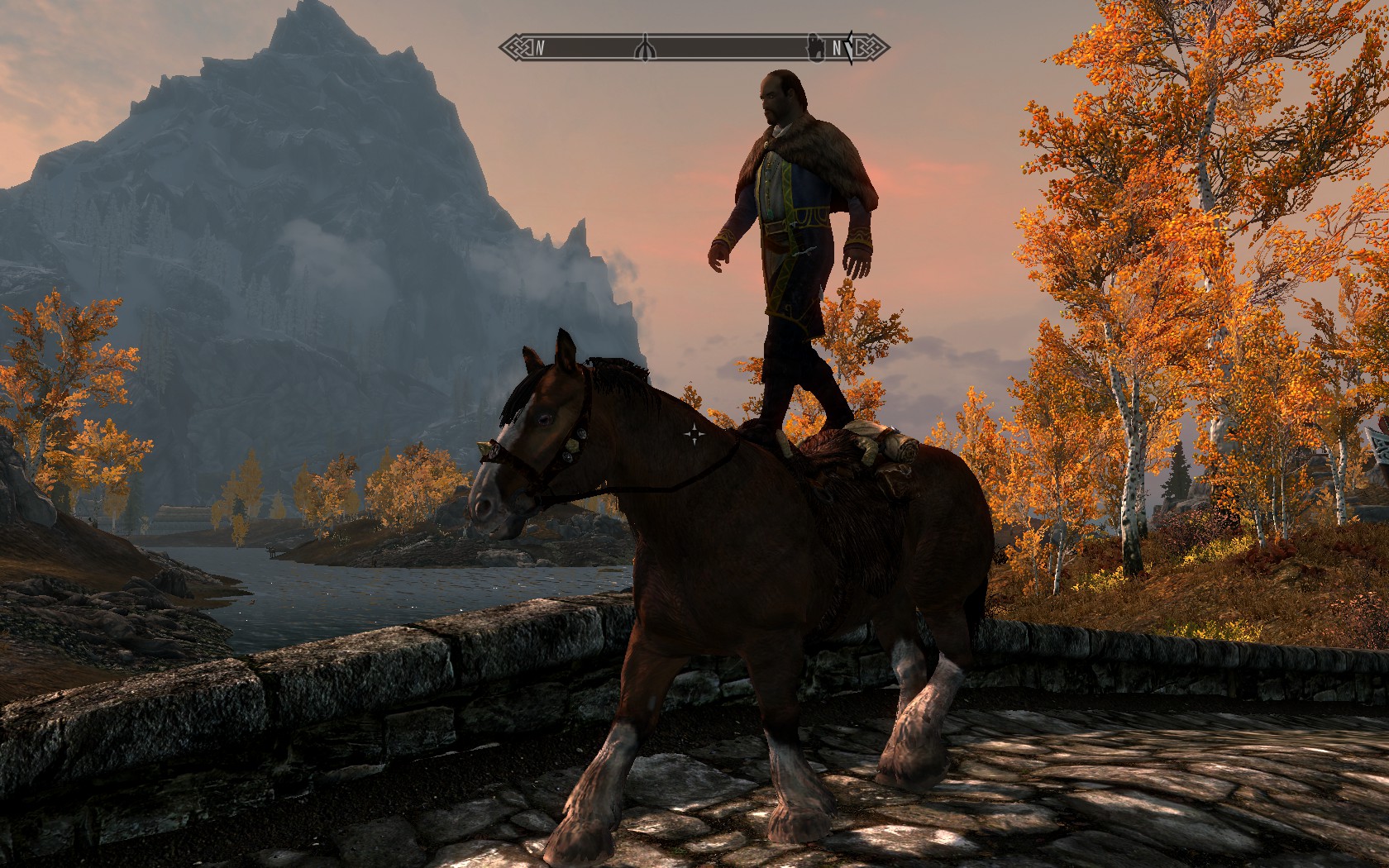Select the camp marker on the compass
This screenshot has width=1389, height=868.
tap(647, 49)
